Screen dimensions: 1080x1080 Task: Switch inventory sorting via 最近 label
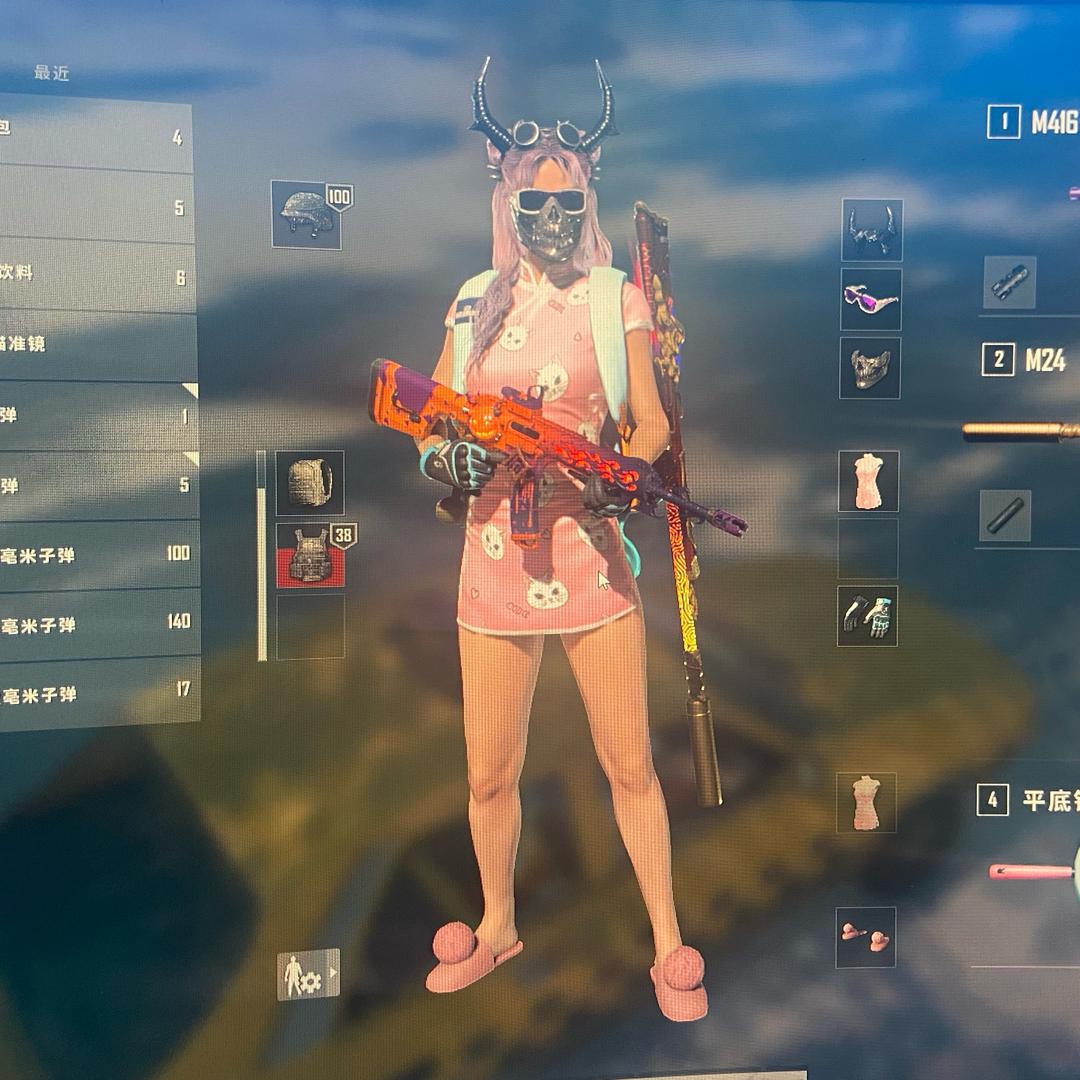[x=51, y=73]
